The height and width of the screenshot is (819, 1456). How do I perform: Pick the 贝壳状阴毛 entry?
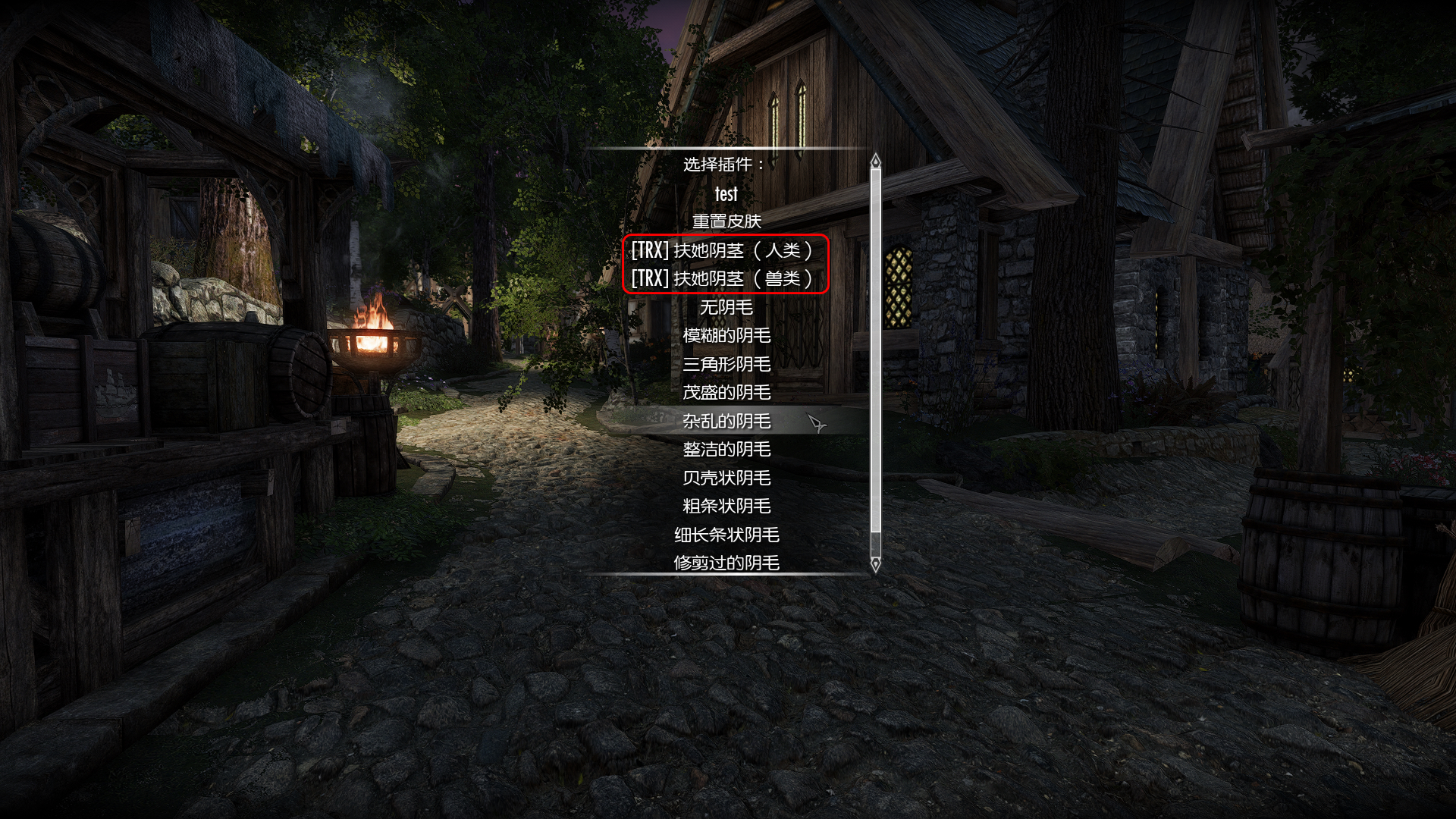pyautogui.click(x=726, y=478)
